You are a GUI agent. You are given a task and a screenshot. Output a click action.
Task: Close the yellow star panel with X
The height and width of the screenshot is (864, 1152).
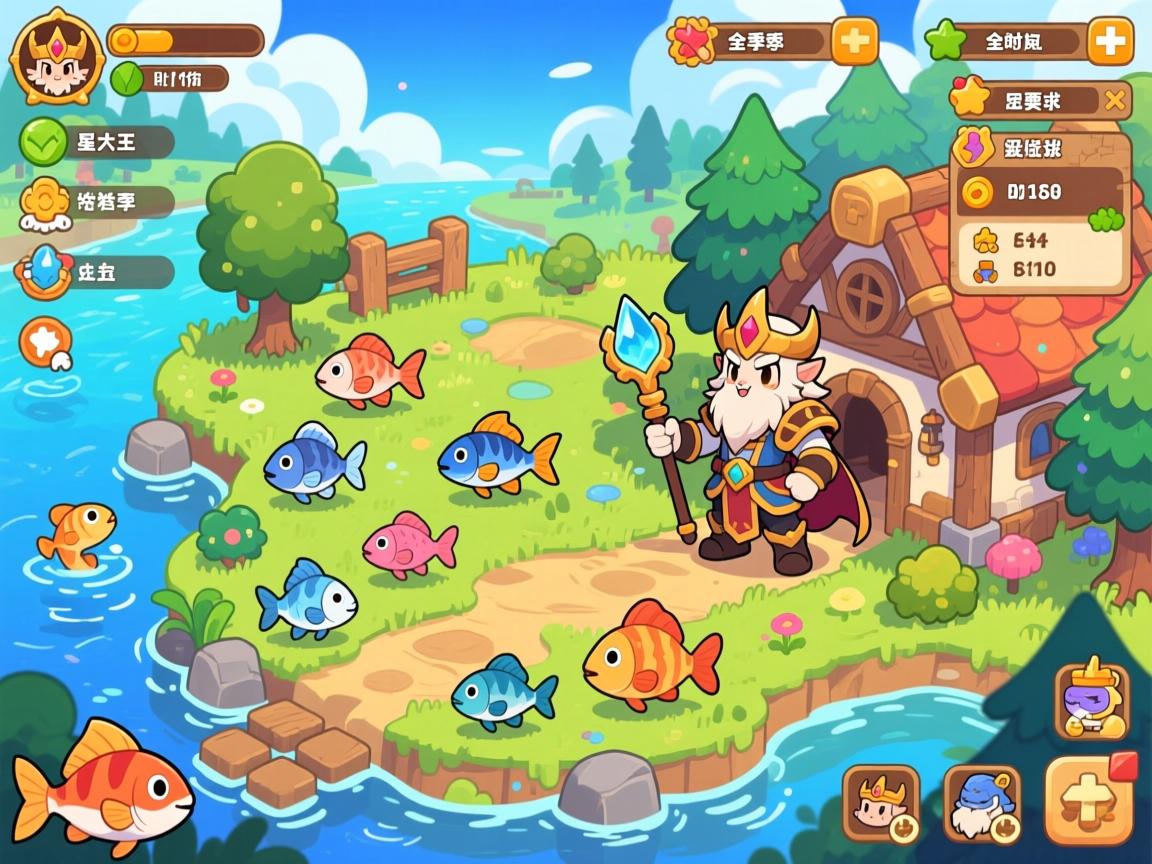pos(1115,99)
